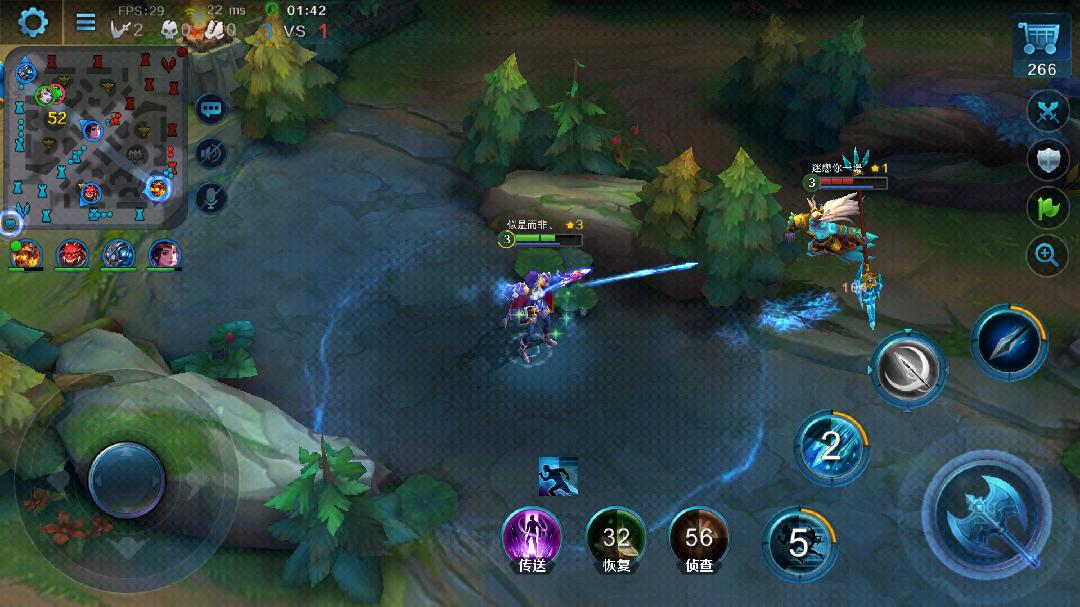Toggle the muted speaker icon
1080x607 pixels.
(211, 153)
